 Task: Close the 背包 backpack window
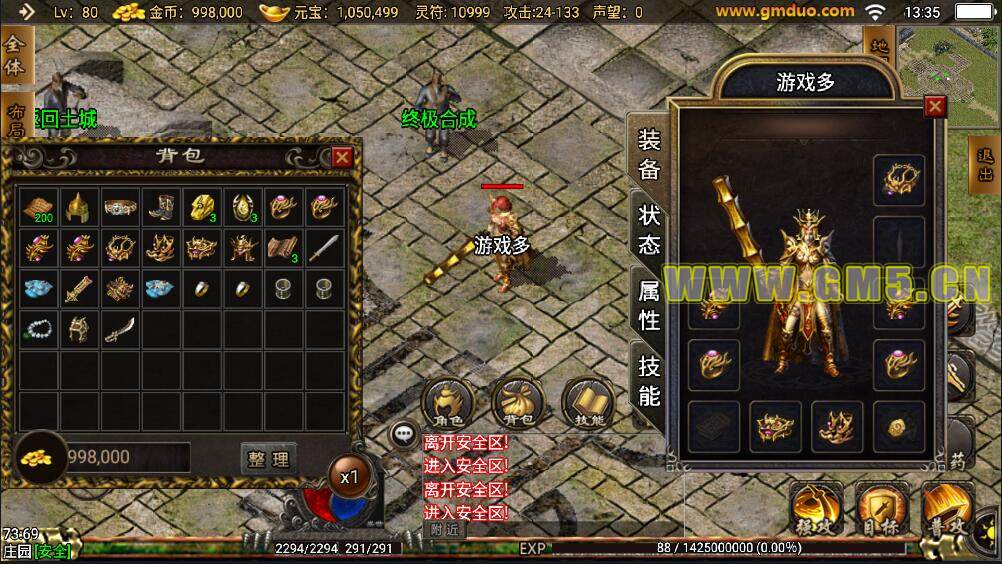(342, 157)
